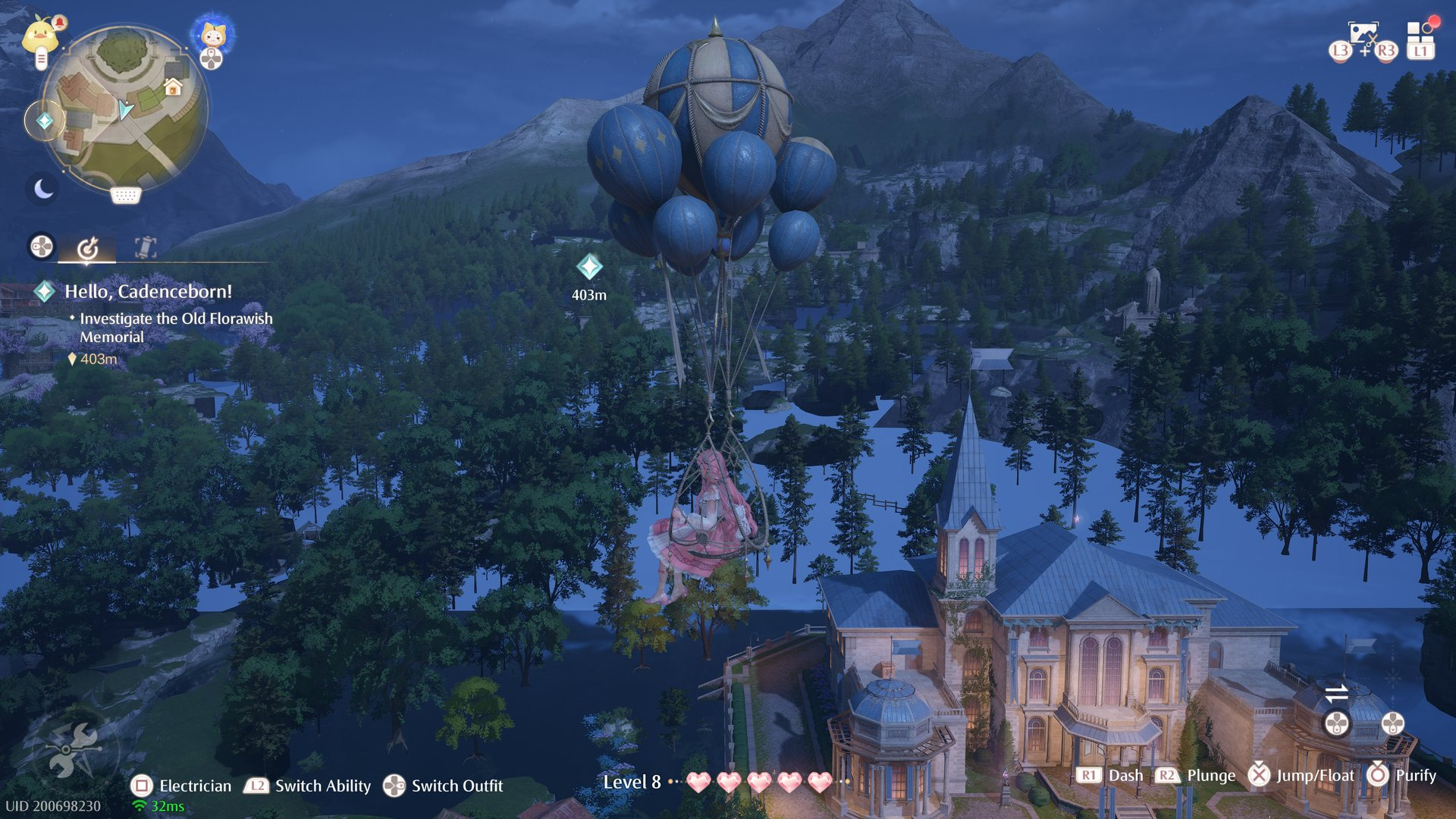Select the Momo cat companion icon
This screenshot has height=819, width=1456.
(x=212, y=36)
